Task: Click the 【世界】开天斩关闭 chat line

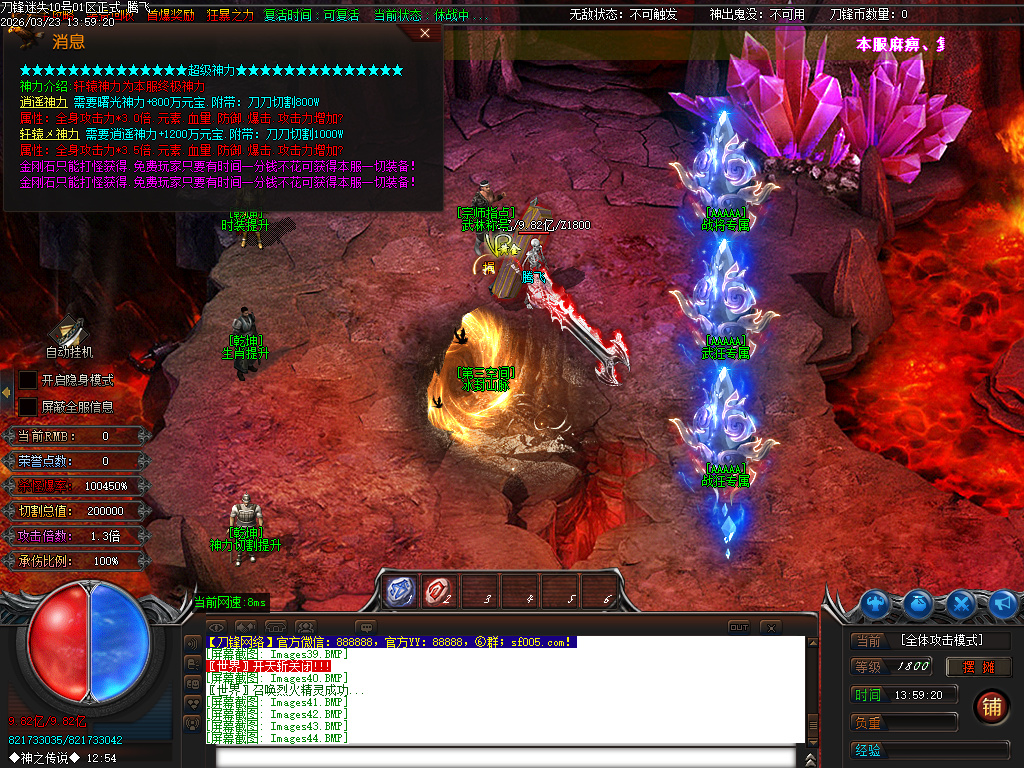Action: (x=268, y=666)
